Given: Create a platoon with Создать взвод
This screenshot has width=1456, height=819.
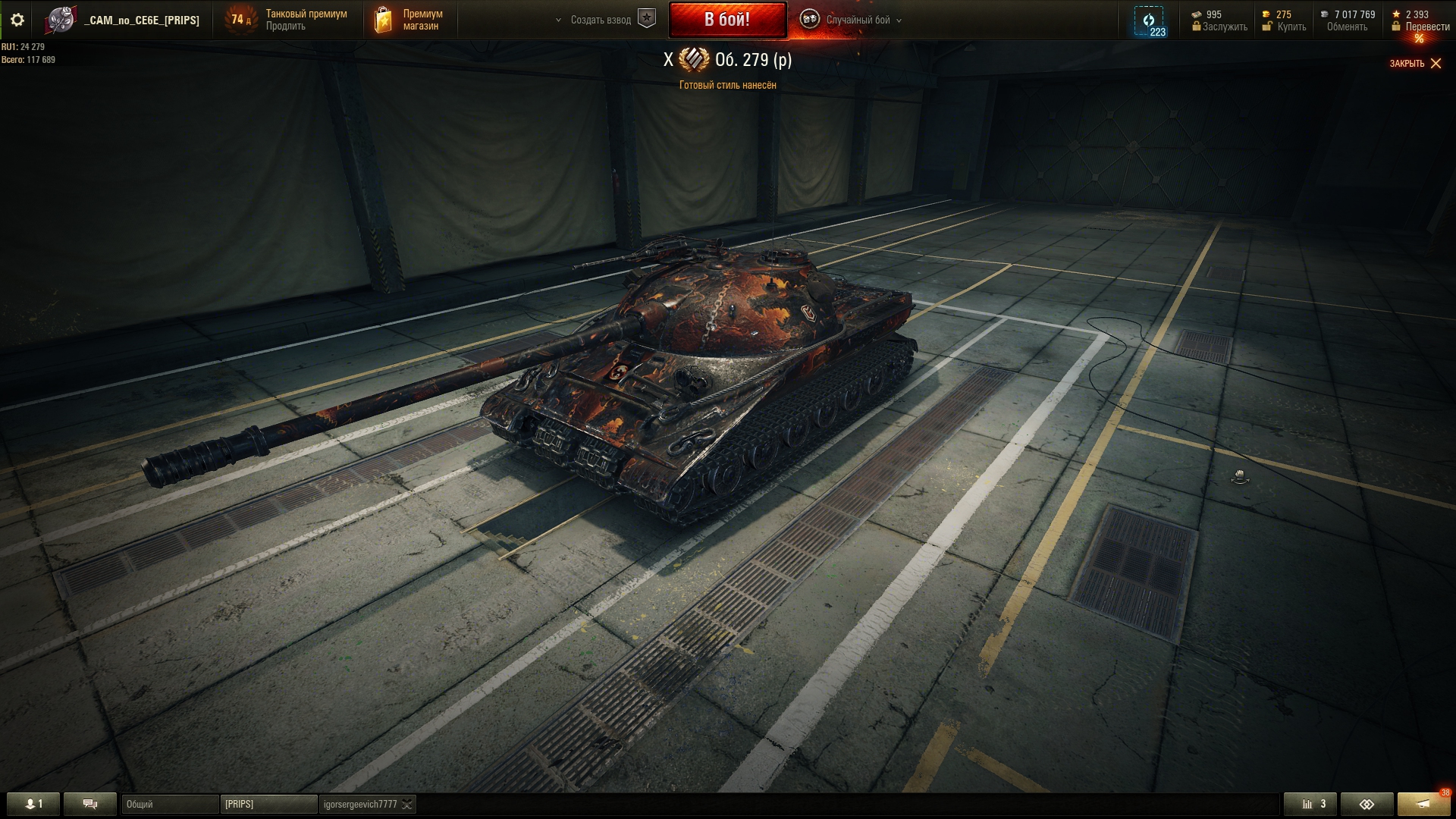Looking at the screenshot, I should coord(601,20).
